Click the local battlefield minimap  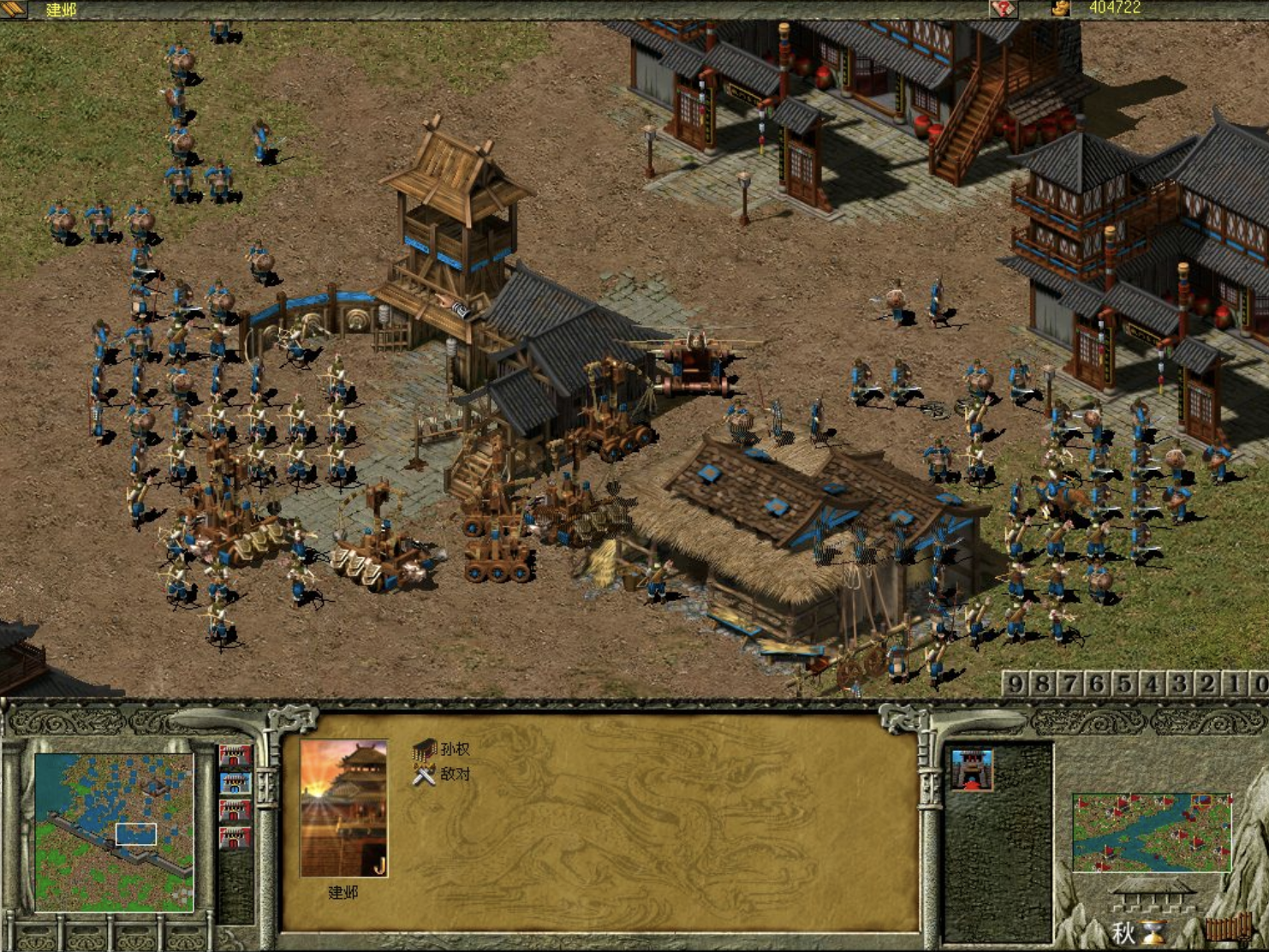pyautogui.click(x=114, y=831)
